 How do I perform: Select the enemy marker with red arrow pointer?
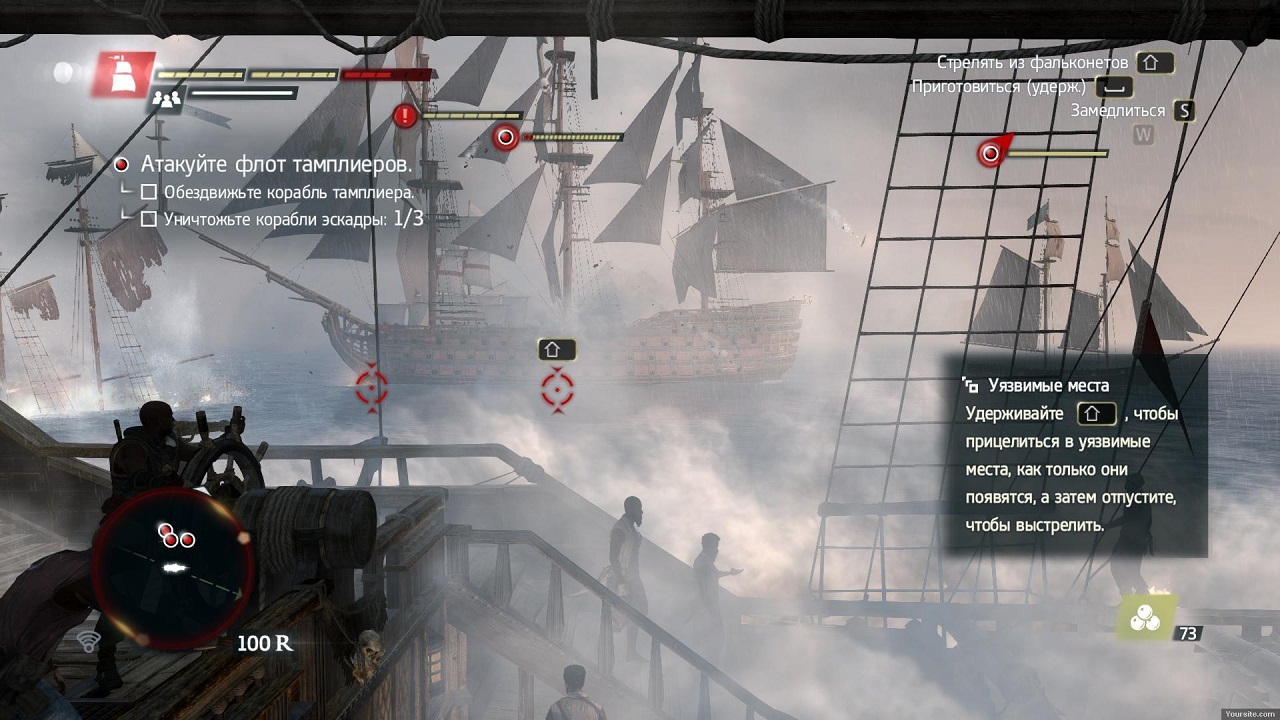(991, 153)
